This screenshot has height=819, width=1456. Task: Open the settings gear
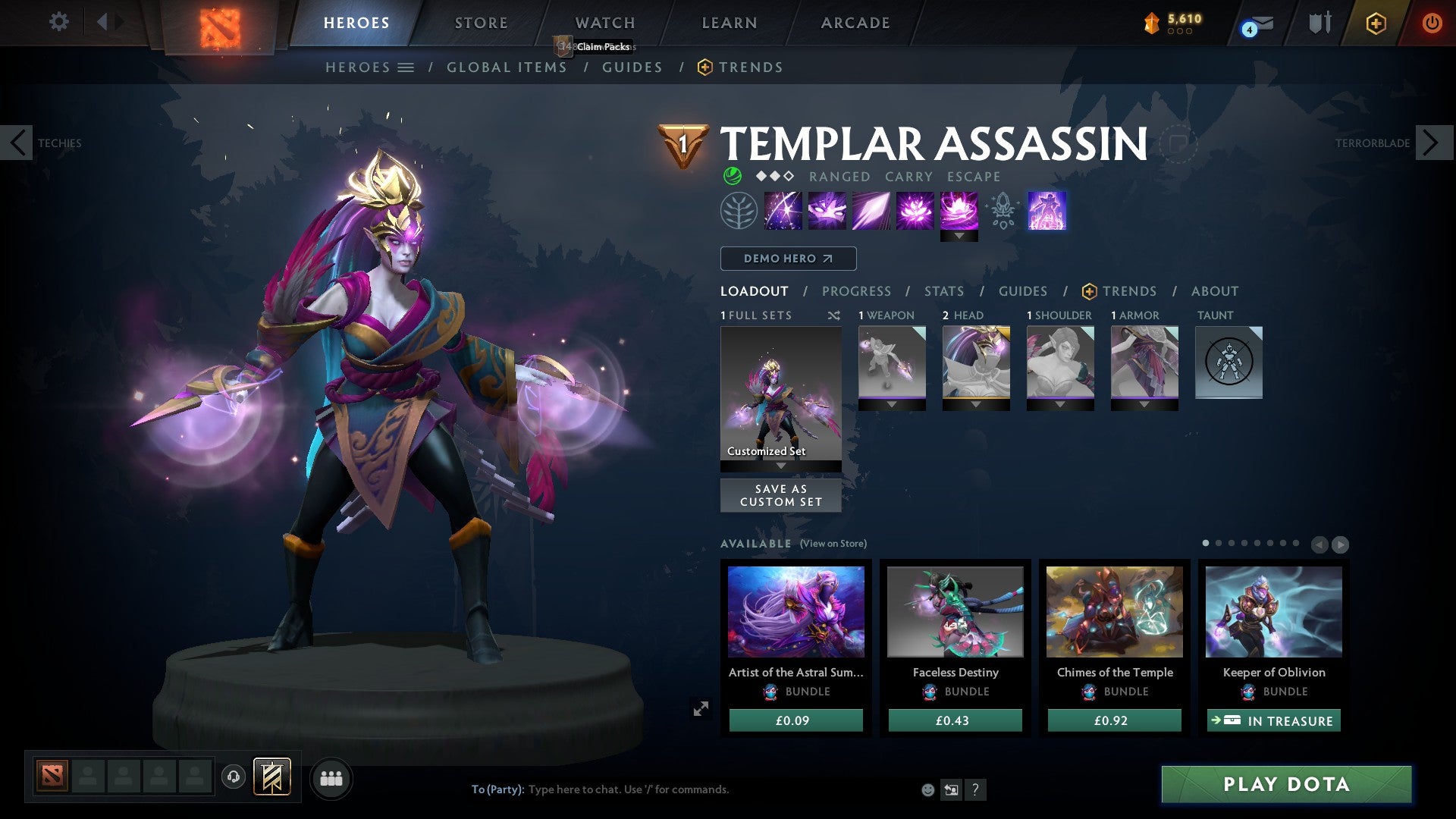(x=58, y=21)
